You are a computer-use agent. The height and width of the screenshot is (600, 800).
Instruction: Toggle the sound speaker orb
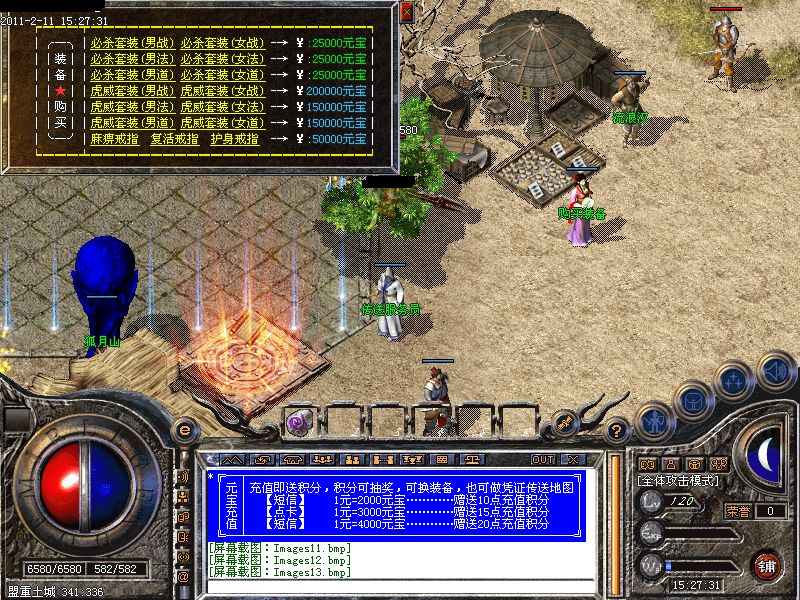point(775,372)
